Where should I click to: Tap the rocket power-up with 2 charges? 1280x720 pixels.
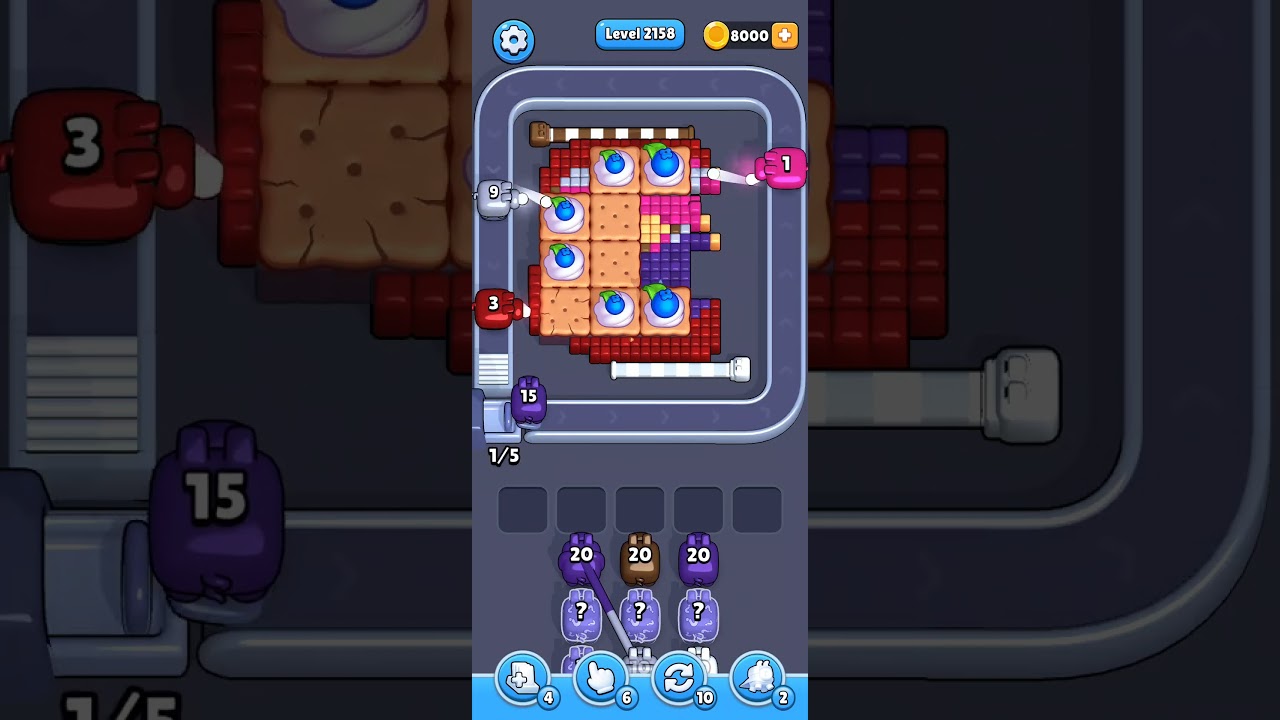tap(757, 678)
